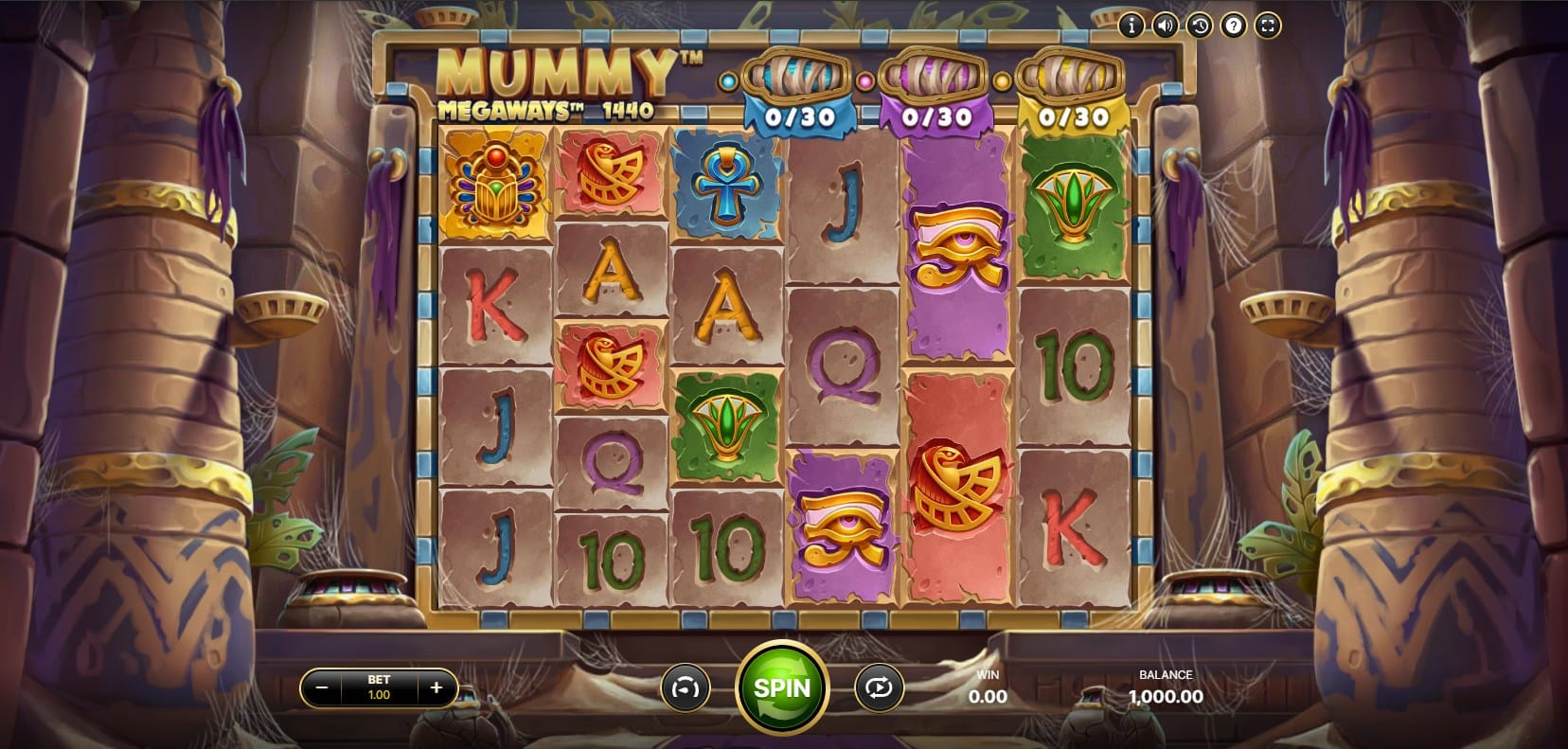Toggle sound with the speaker icon
Viewport: 1568px width, 749px height.
coord(1165,26)
